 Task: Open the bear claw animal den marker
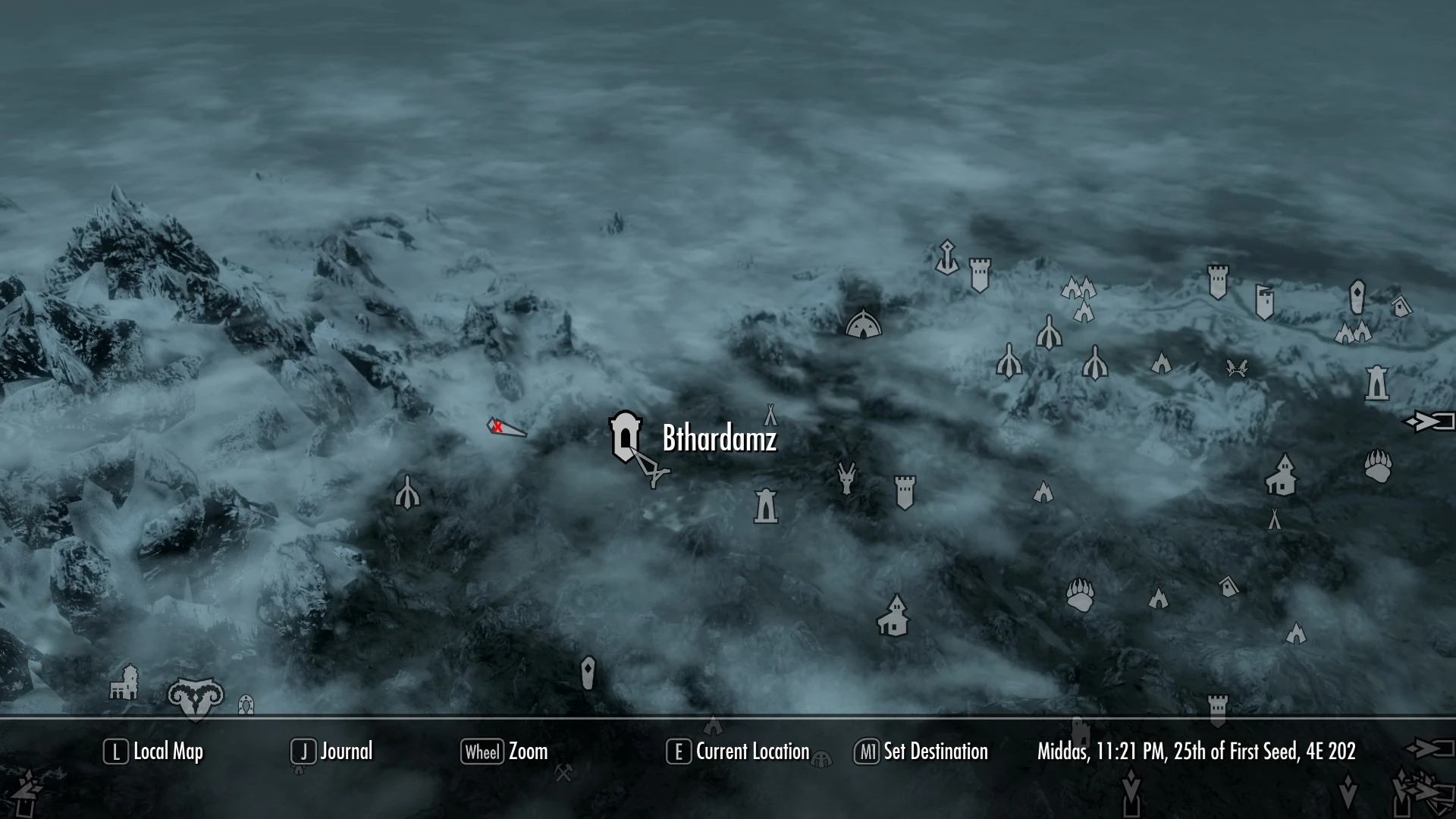[x=1081, y=595]
